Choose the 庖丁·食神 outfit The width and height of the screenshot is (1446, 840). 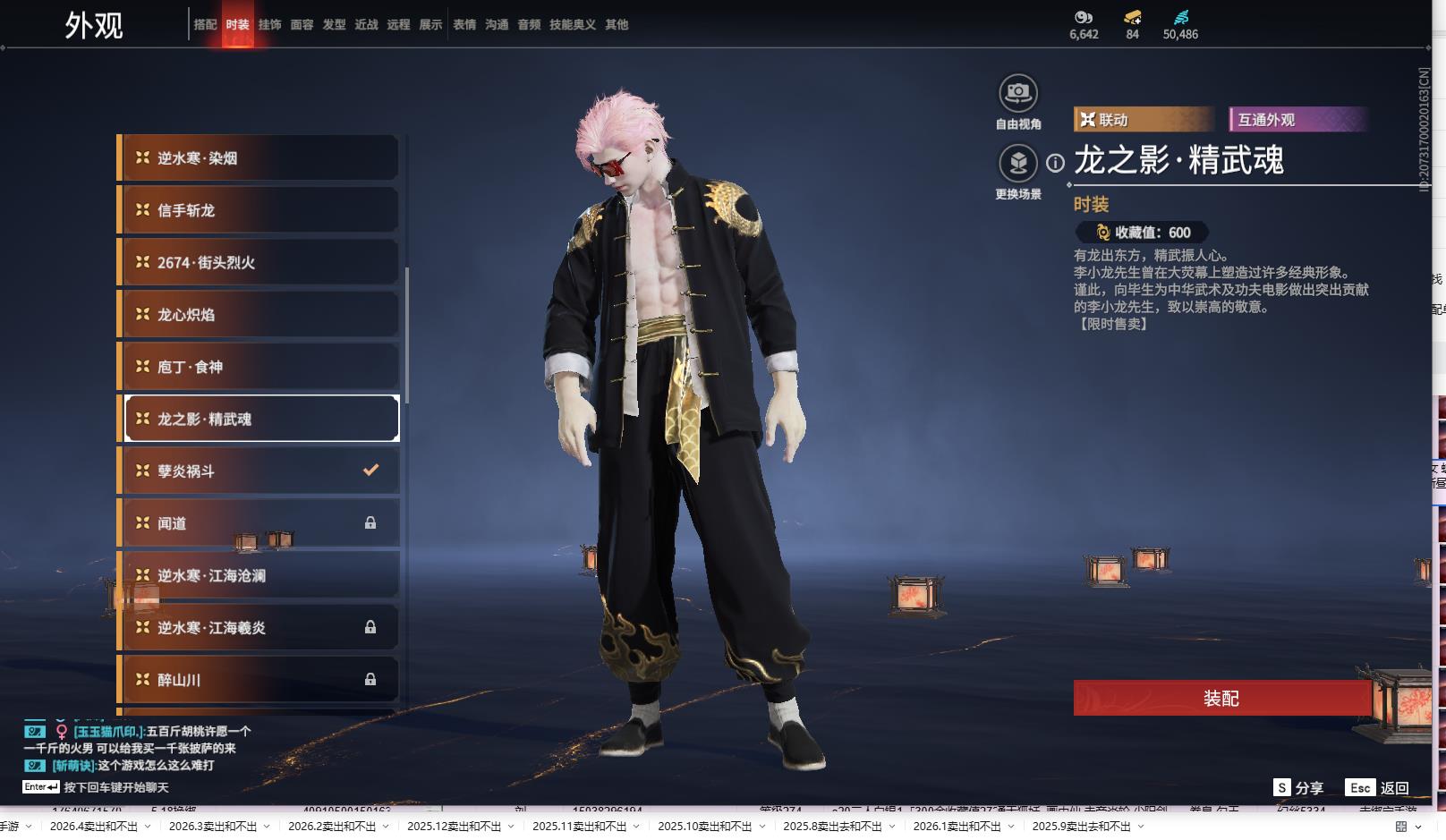coord(259,367)
